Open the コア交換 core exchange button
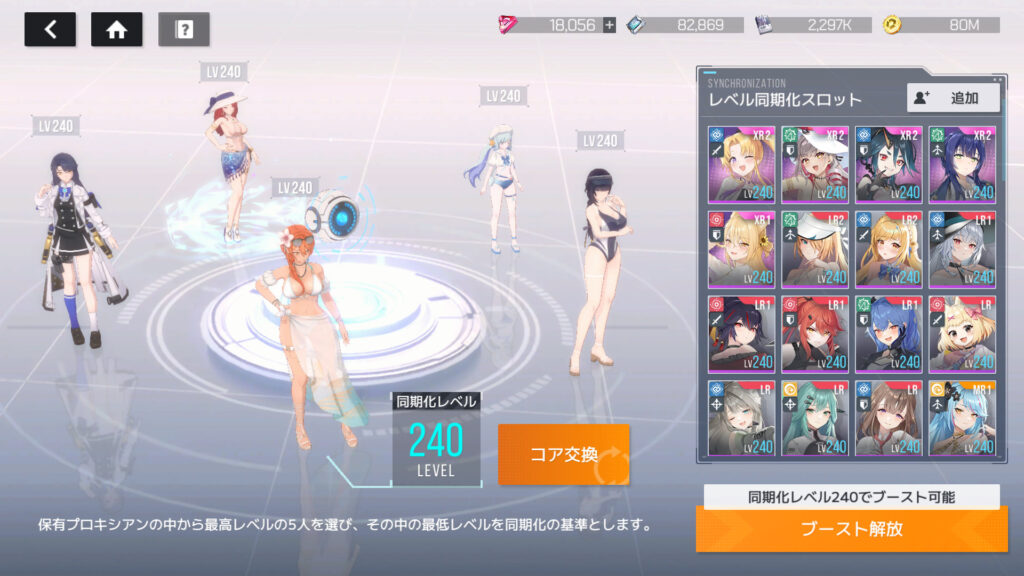The width and height of the screenshot is (1024, 576). [x=564, y=454]
